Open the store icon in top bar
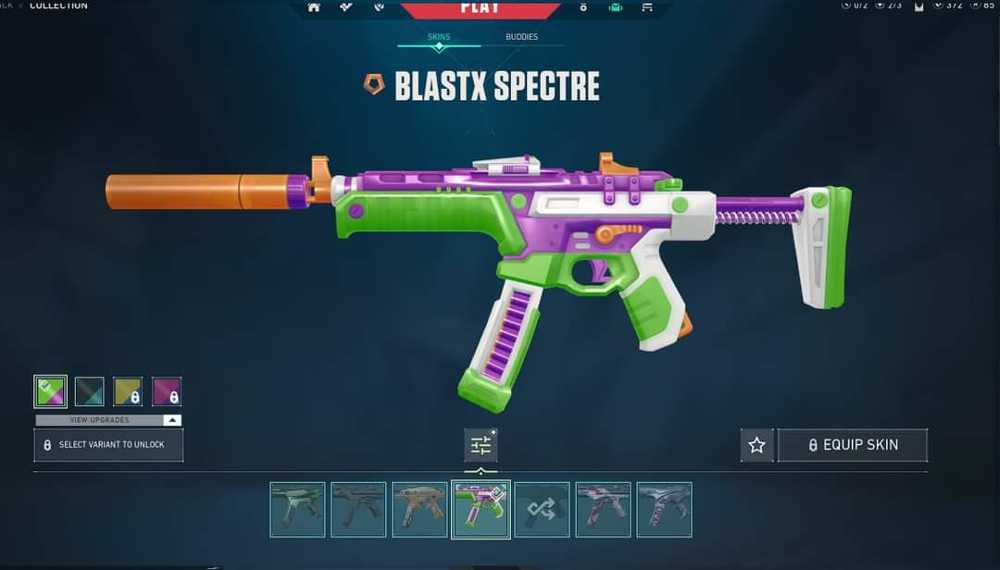The width and height of the screenshot is (1000, 570). [x=647, y=7]
